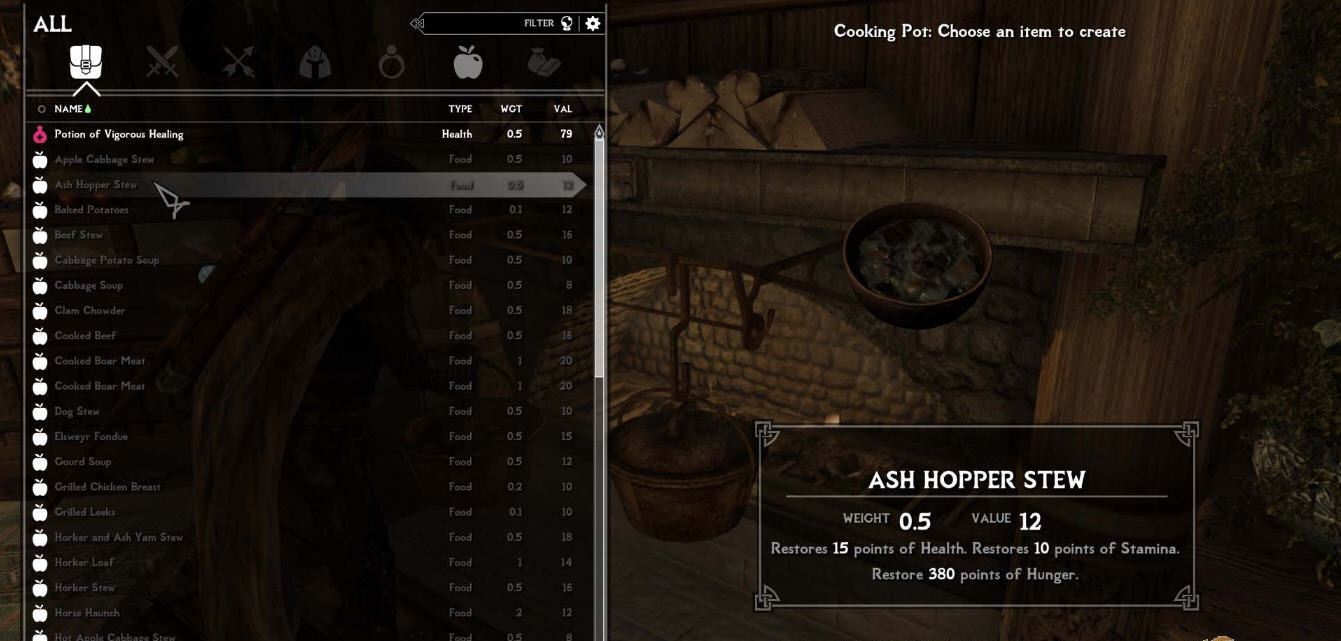Click the Filter search box
Screen dimensions: 1341x641
490,23
